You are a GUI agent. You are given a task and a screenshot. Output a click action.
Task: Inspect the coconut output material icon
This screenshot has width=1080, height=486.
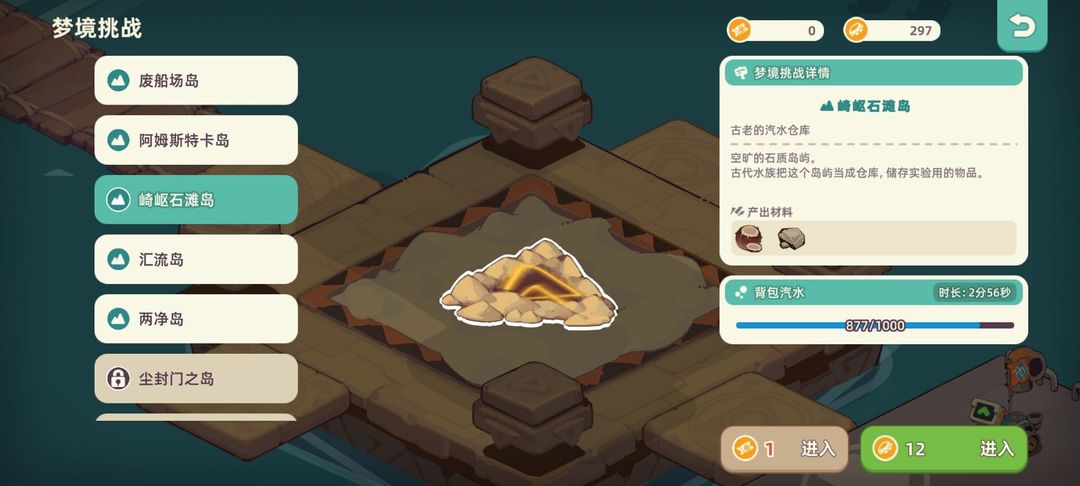pos(748,238)
